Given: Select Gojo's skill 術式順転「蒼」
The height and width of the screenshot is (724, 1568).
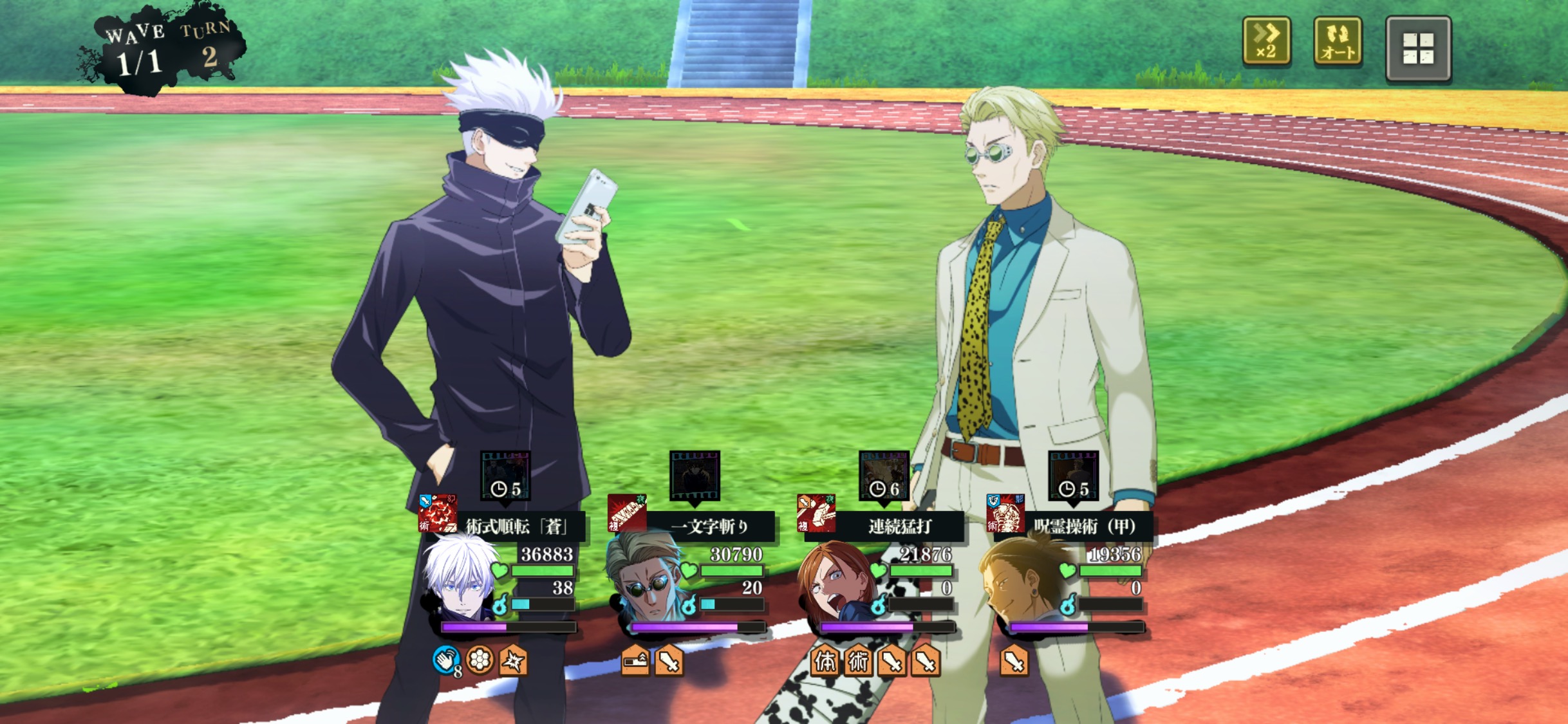Looking at the screenshot, I should 515,526.
